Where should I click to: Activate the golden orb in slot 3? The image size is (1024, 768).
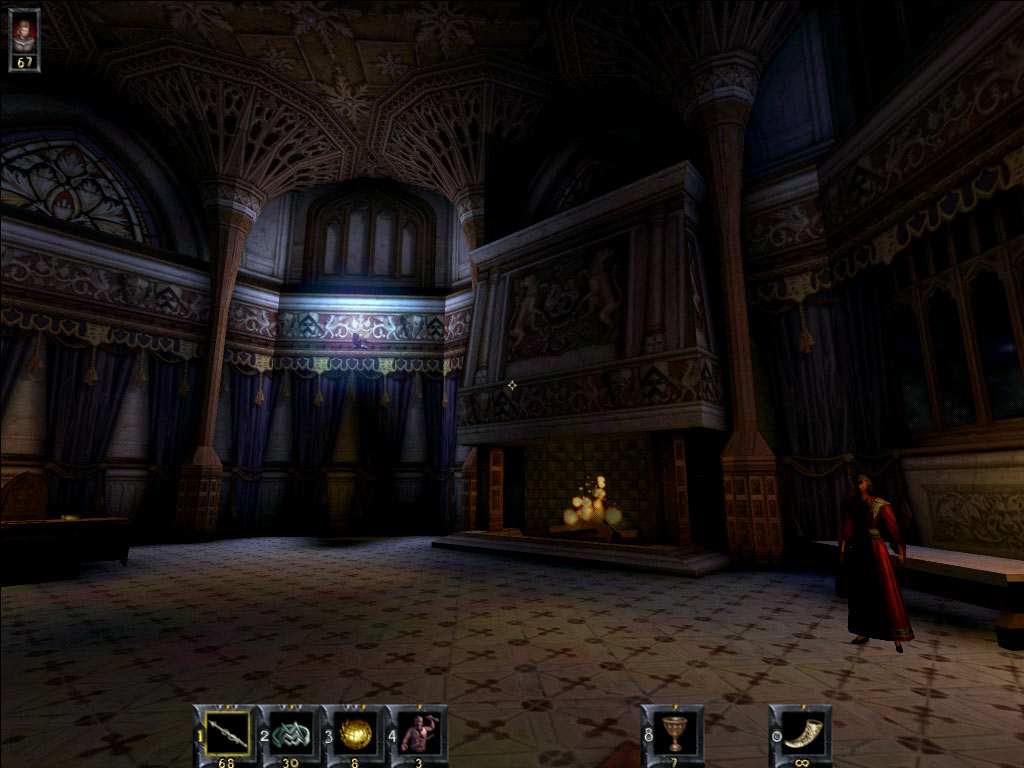(x=355, y=733)
